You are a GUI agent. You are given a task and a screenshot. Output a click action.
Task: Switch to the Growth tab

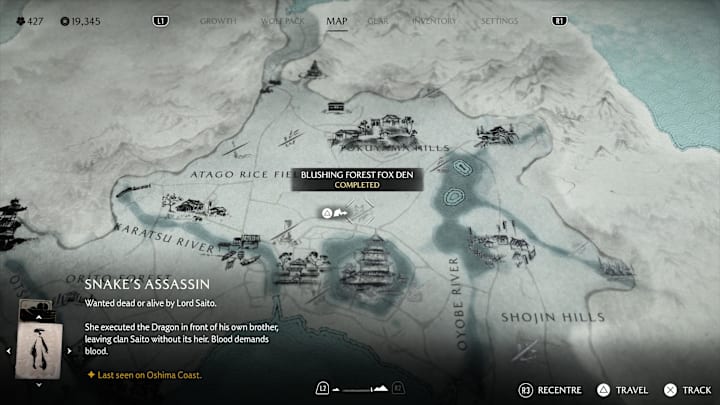tap(218, 20)
